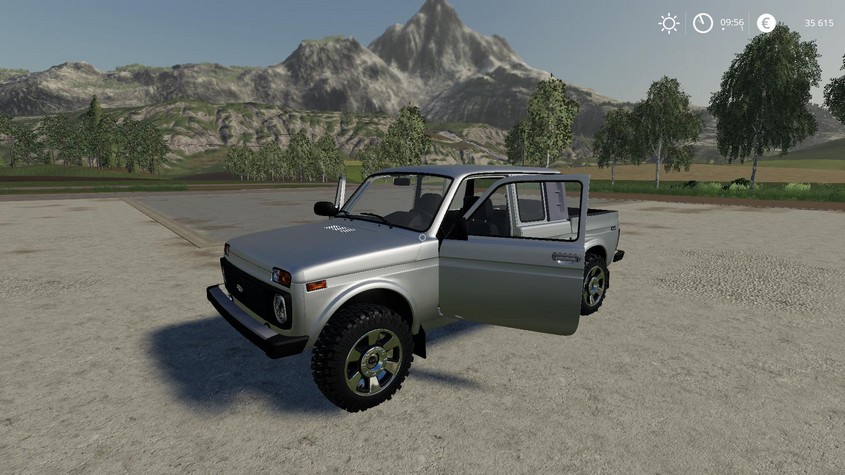Select the clock icon beside the time
Image resolution: width=845 pixels, height=475 pixels.
click(703, 23)
